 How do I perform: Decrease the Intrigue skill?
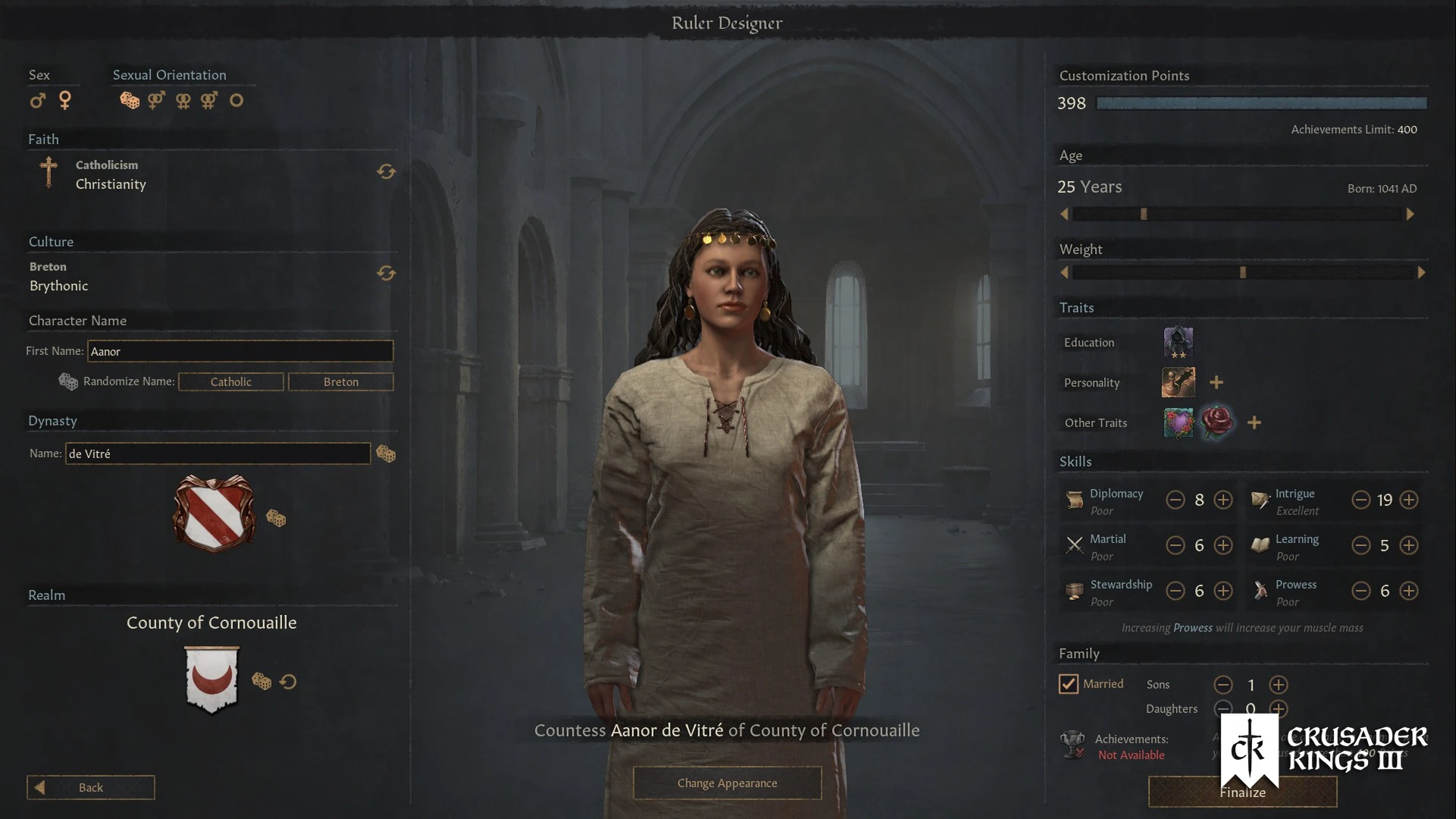tap(1361, 500)
